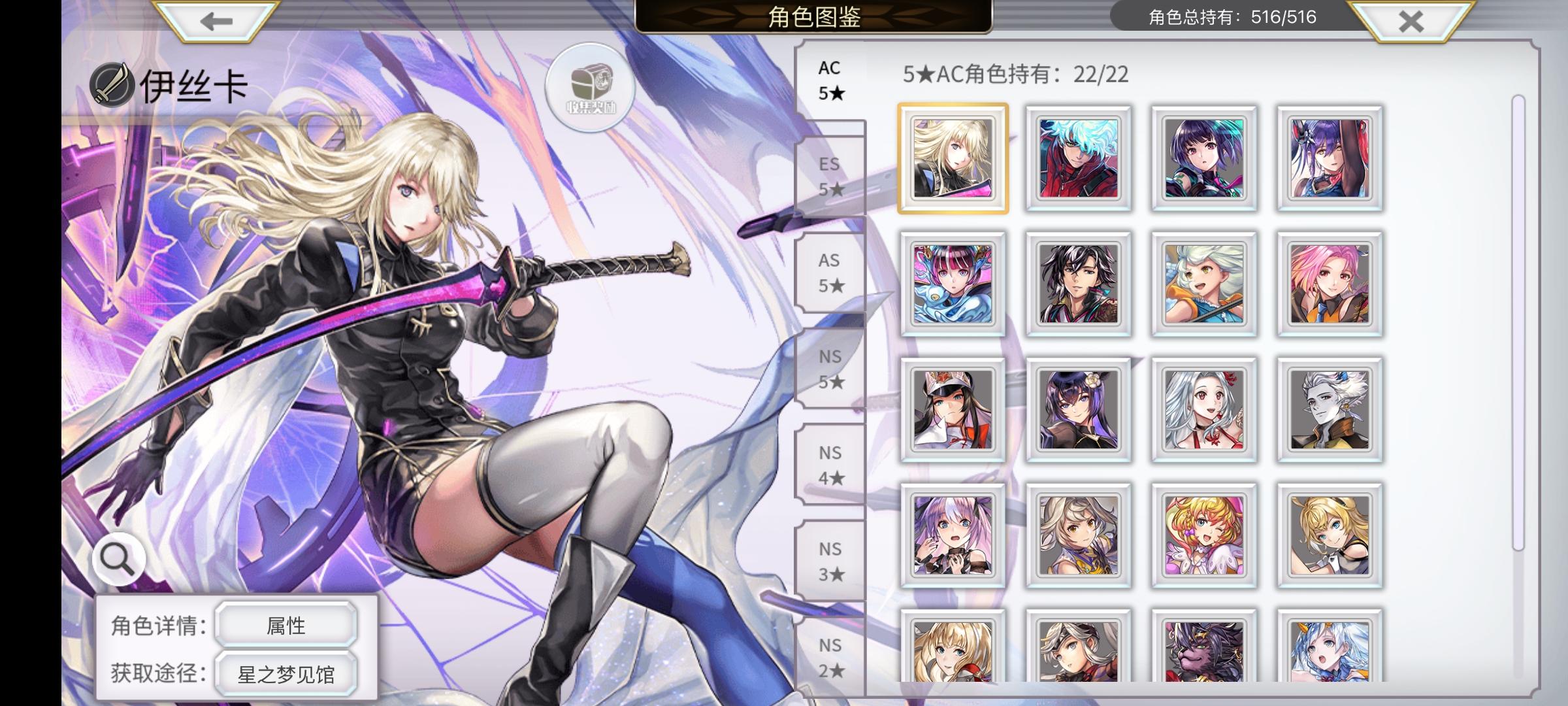The width and height of the screenshot is (1568, 706).
Task: Select the NS 5★ category
Action: pyautogui.click(x=831, y=370)
